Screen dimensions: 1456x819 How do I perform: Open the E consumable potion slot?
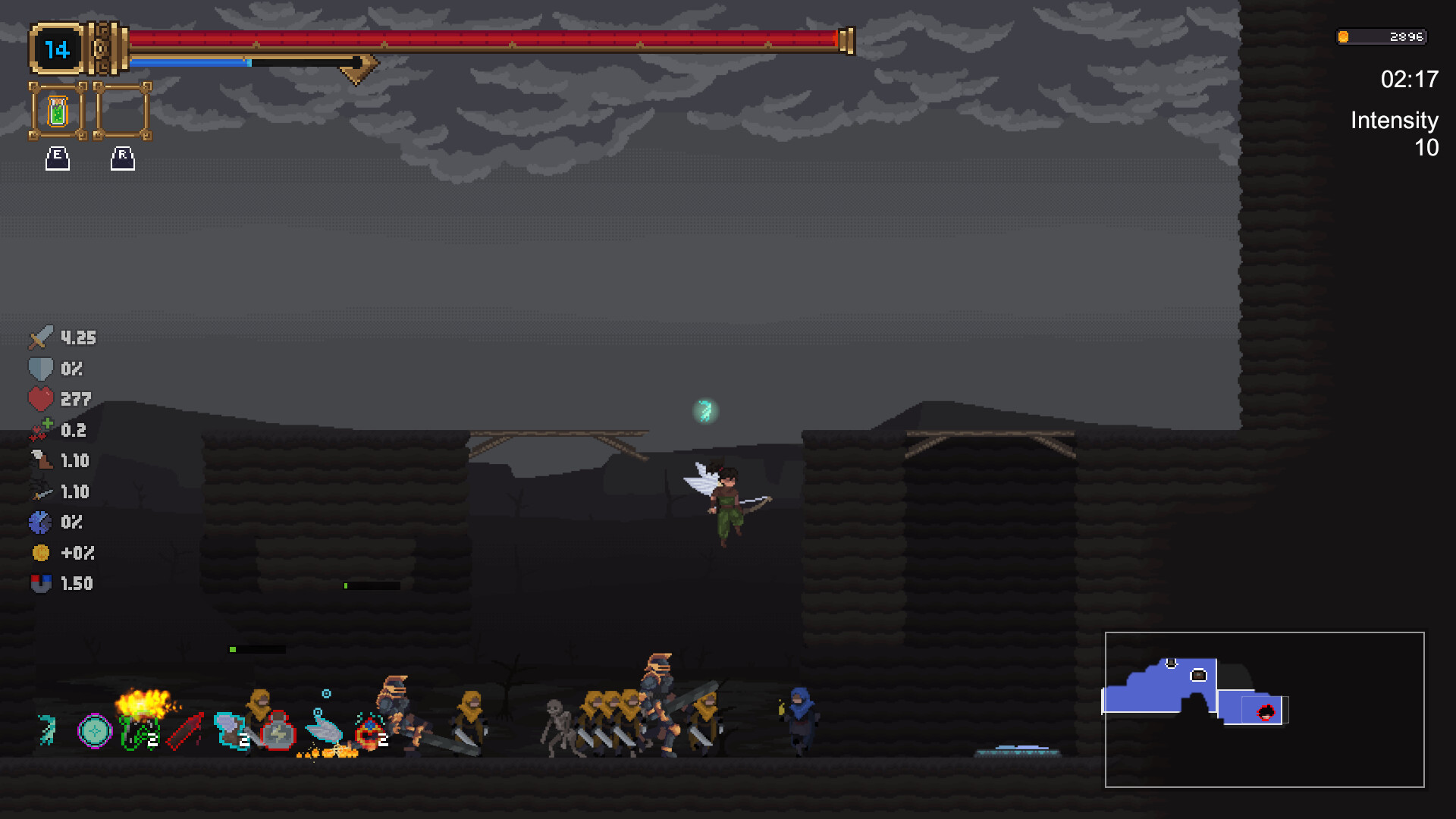coord(57,111)
